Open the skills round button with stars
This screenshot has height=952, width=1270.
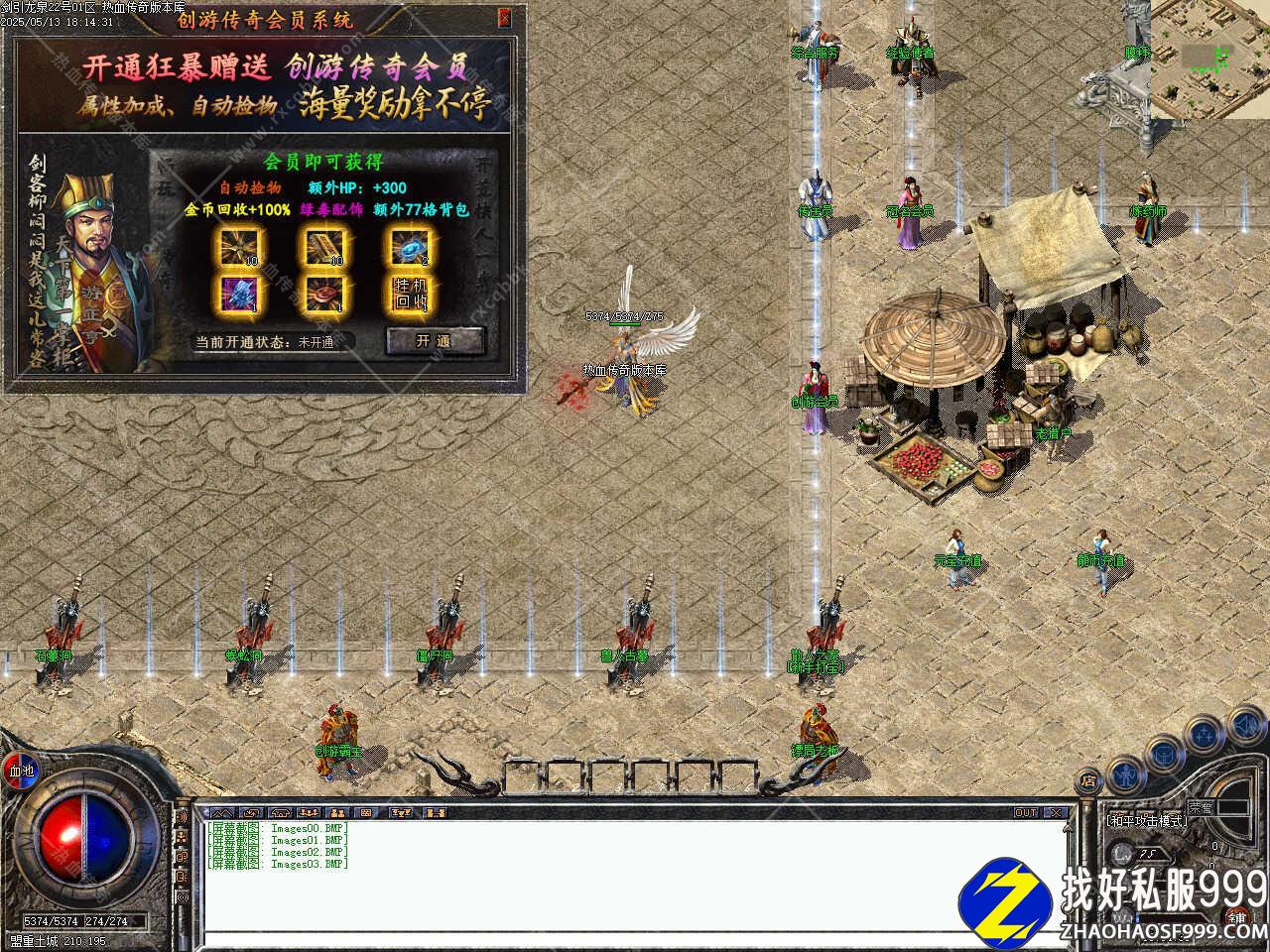click(x=1205, y=734)
